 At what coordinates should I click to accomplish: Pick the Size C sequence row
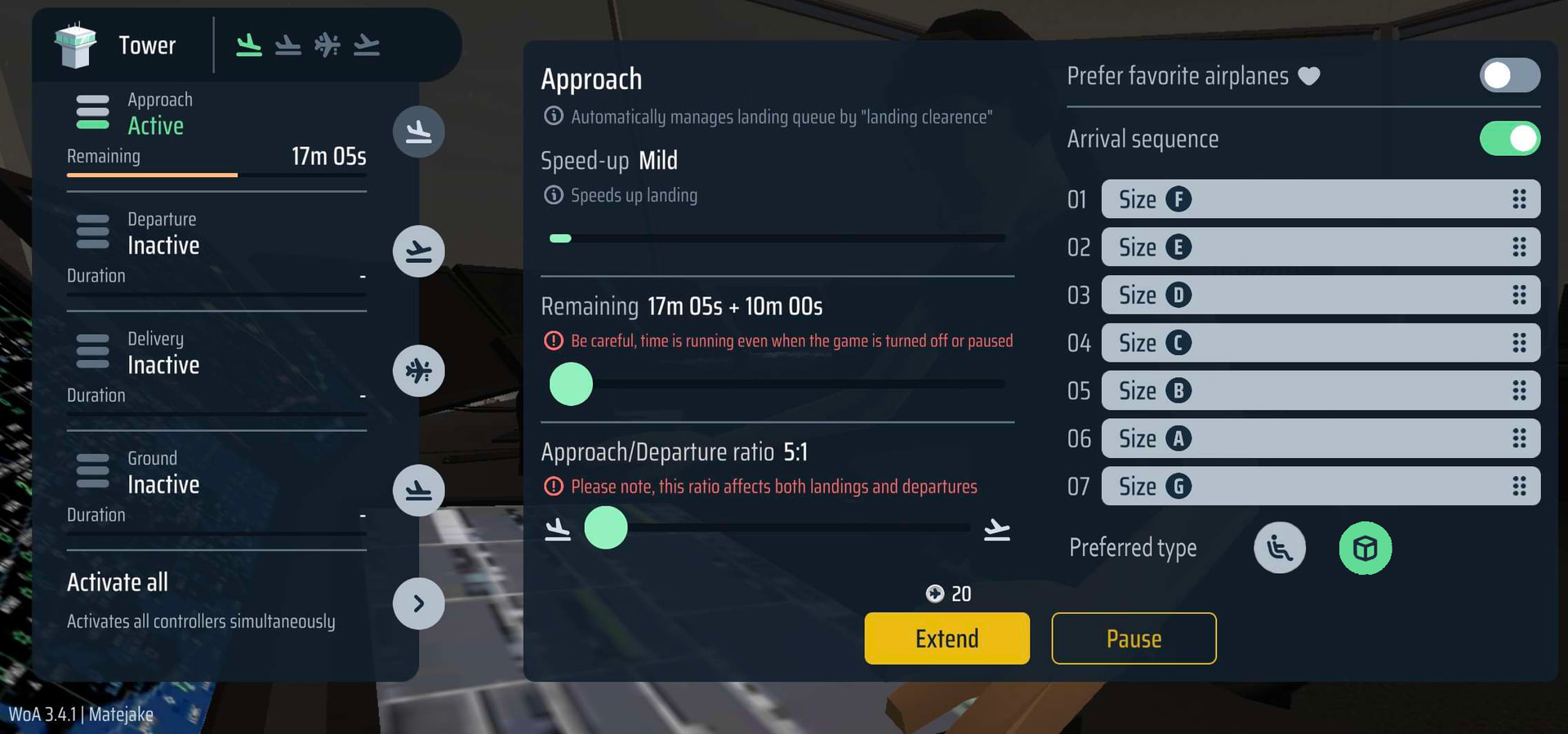coord(1319,343)
